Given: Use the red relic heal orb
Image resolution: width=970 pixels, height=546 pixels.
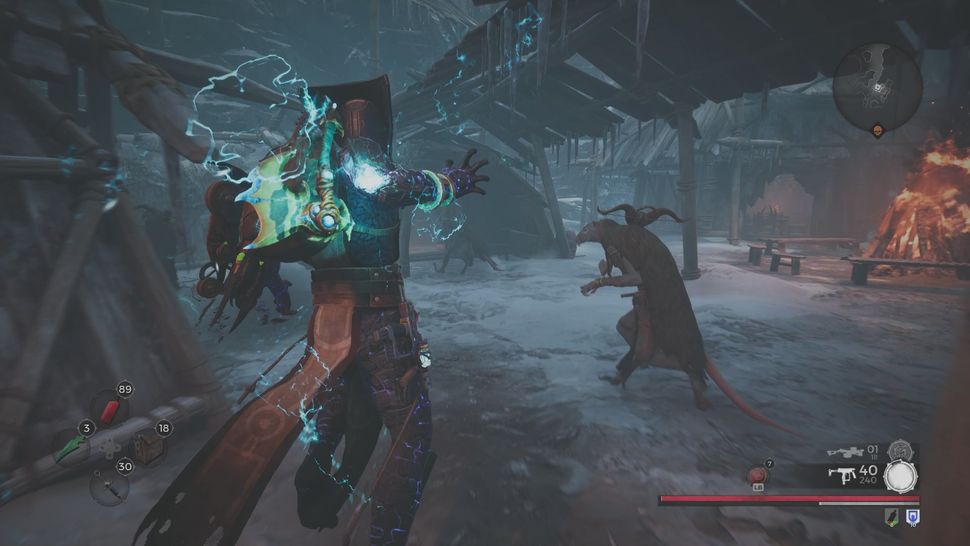Looking at the screenshot, I should 758,474.
